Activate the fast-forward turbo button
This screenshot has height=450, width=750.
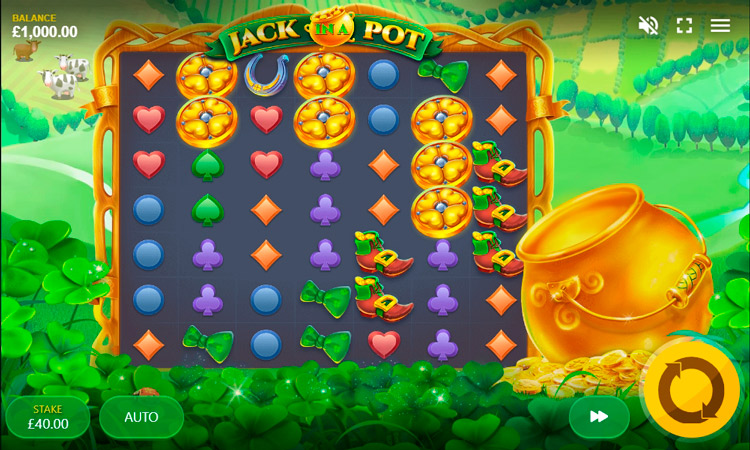pyautogui.click(x=599, y=417)
